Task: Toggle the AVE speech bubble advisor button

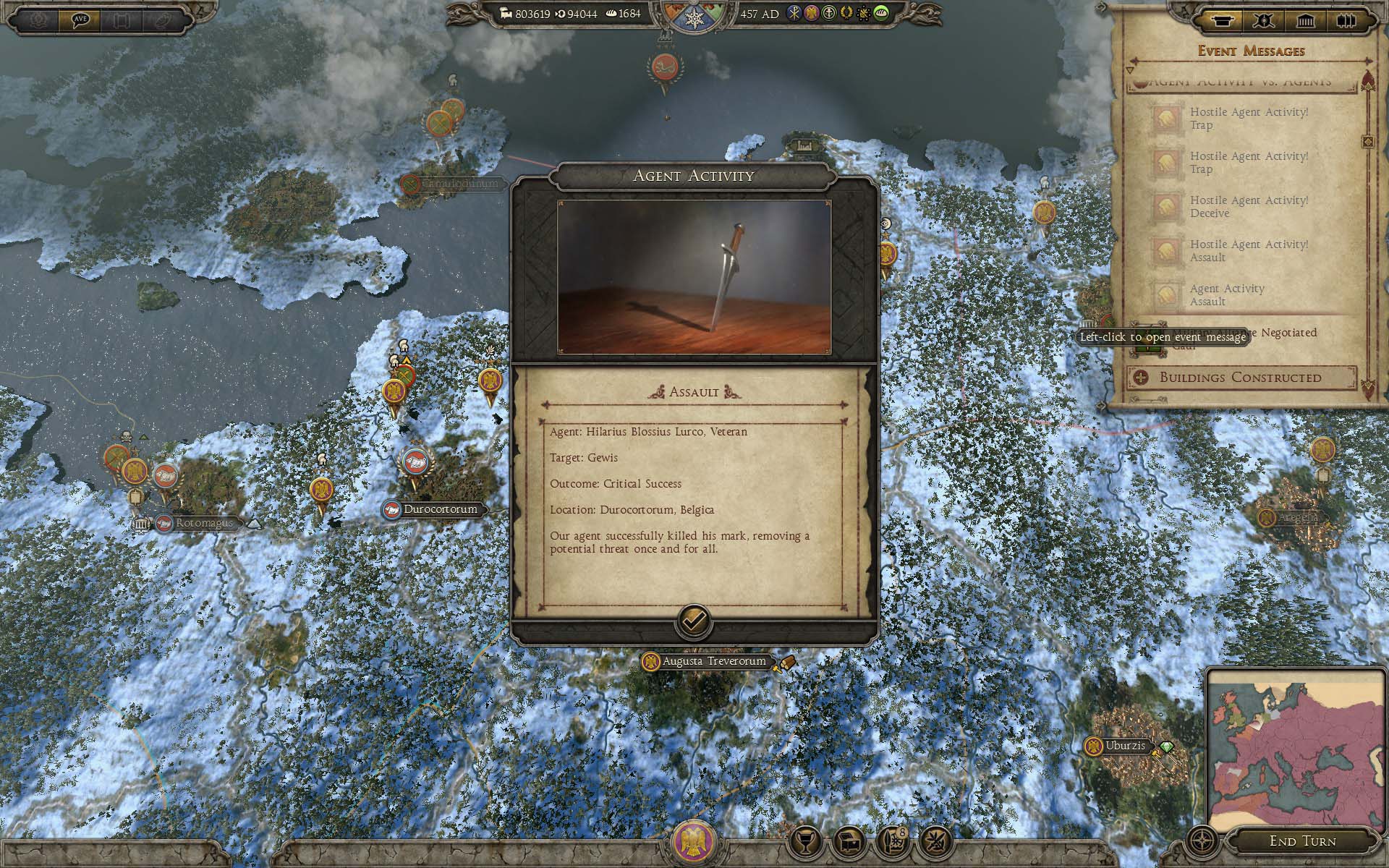Action: point(79,20)
